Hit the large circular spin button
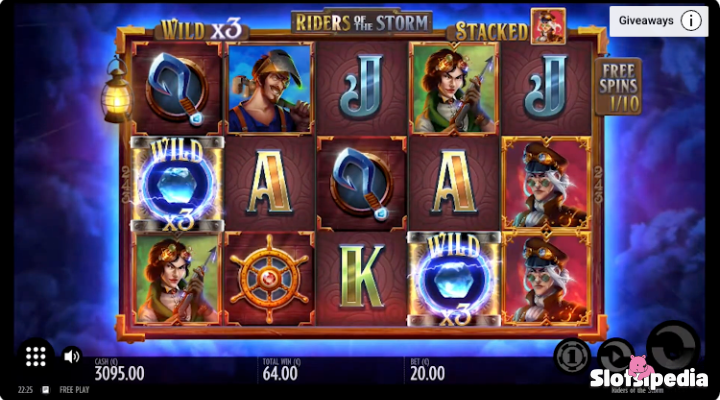This screenshot has height=400, width=720. click(x=671, y=346)
